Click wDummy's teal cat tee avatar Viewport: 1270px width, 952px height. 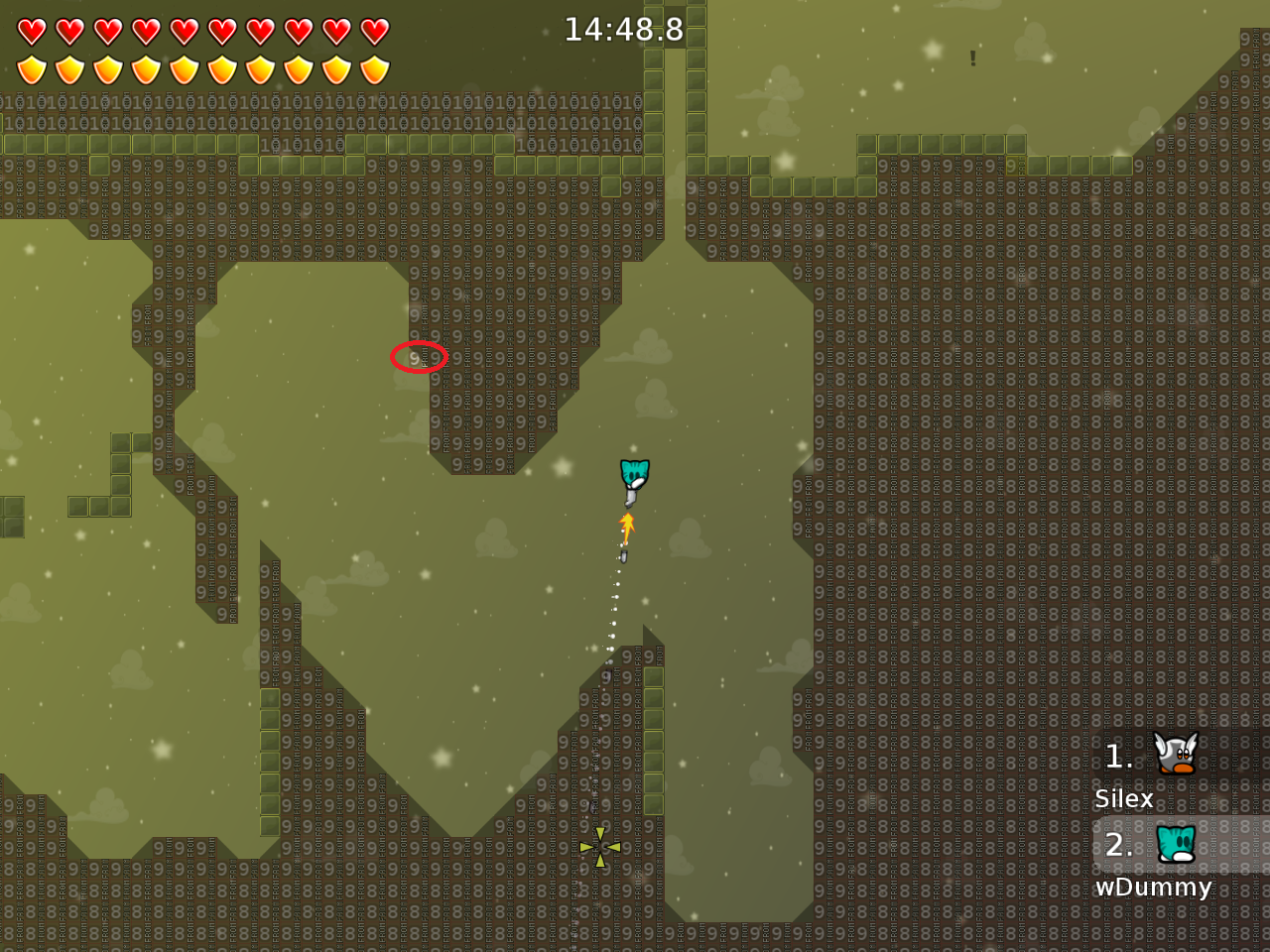coord(1174,845)
